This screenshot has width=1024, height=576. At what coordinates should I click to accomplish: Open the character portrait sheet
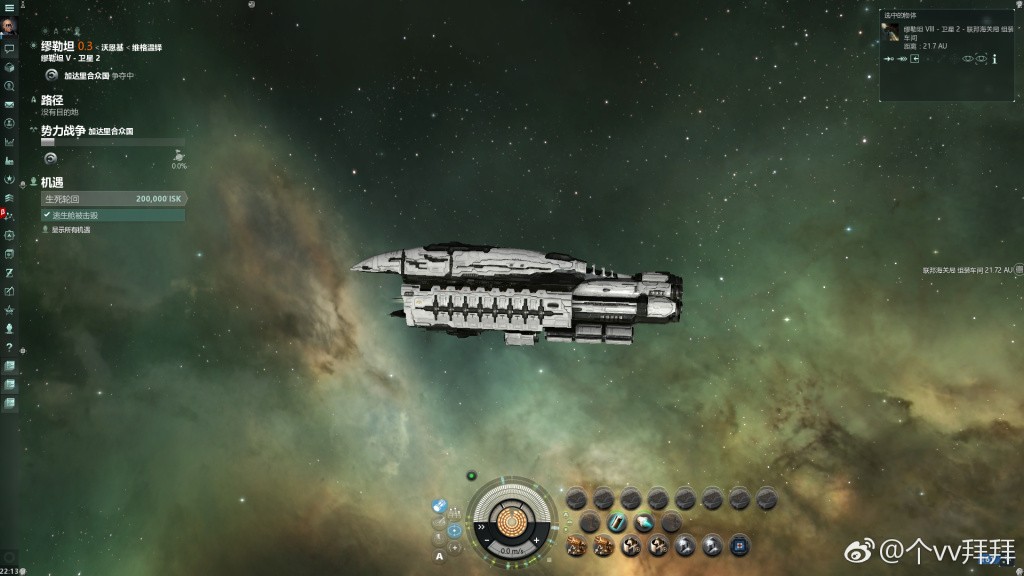coord(9,26)
